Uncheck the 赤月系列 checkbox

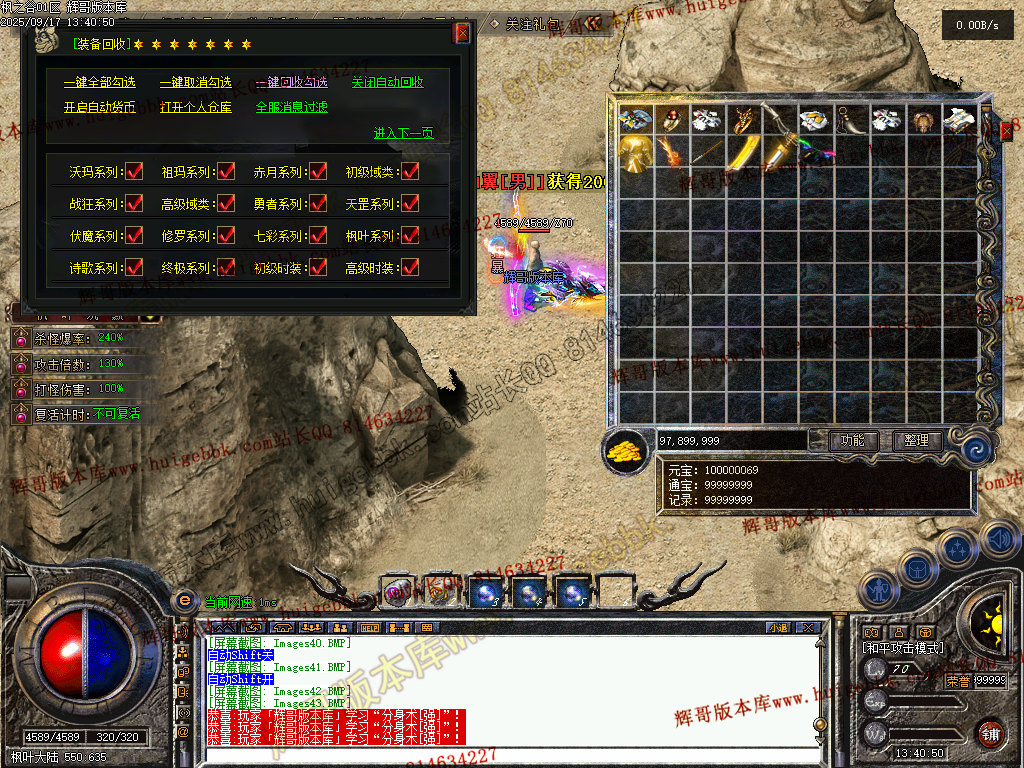click(318, 172)
